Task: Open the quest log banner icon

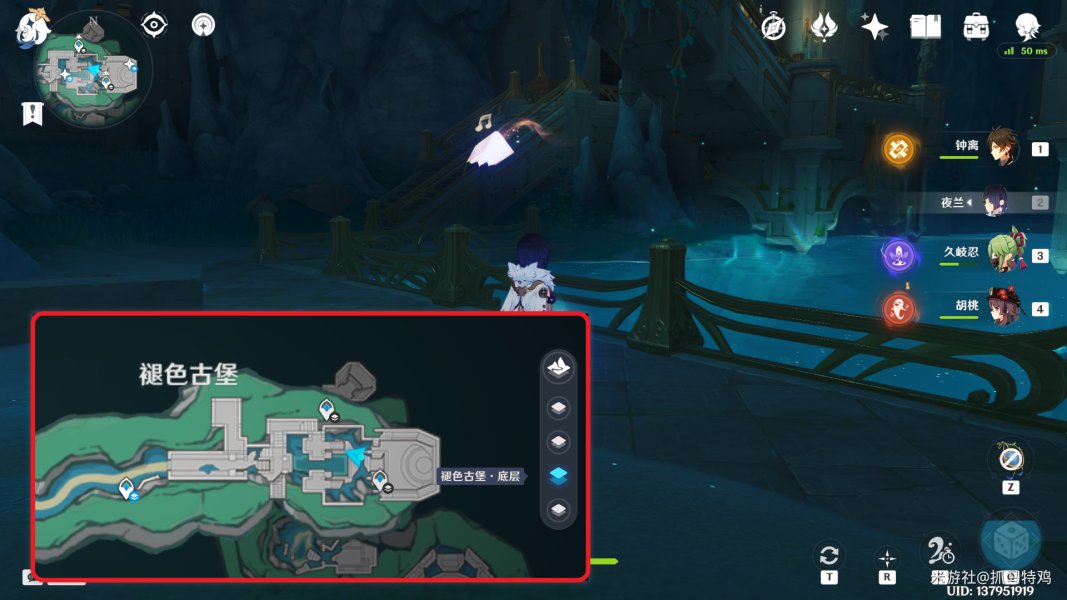Action: (x=32, y=114)
